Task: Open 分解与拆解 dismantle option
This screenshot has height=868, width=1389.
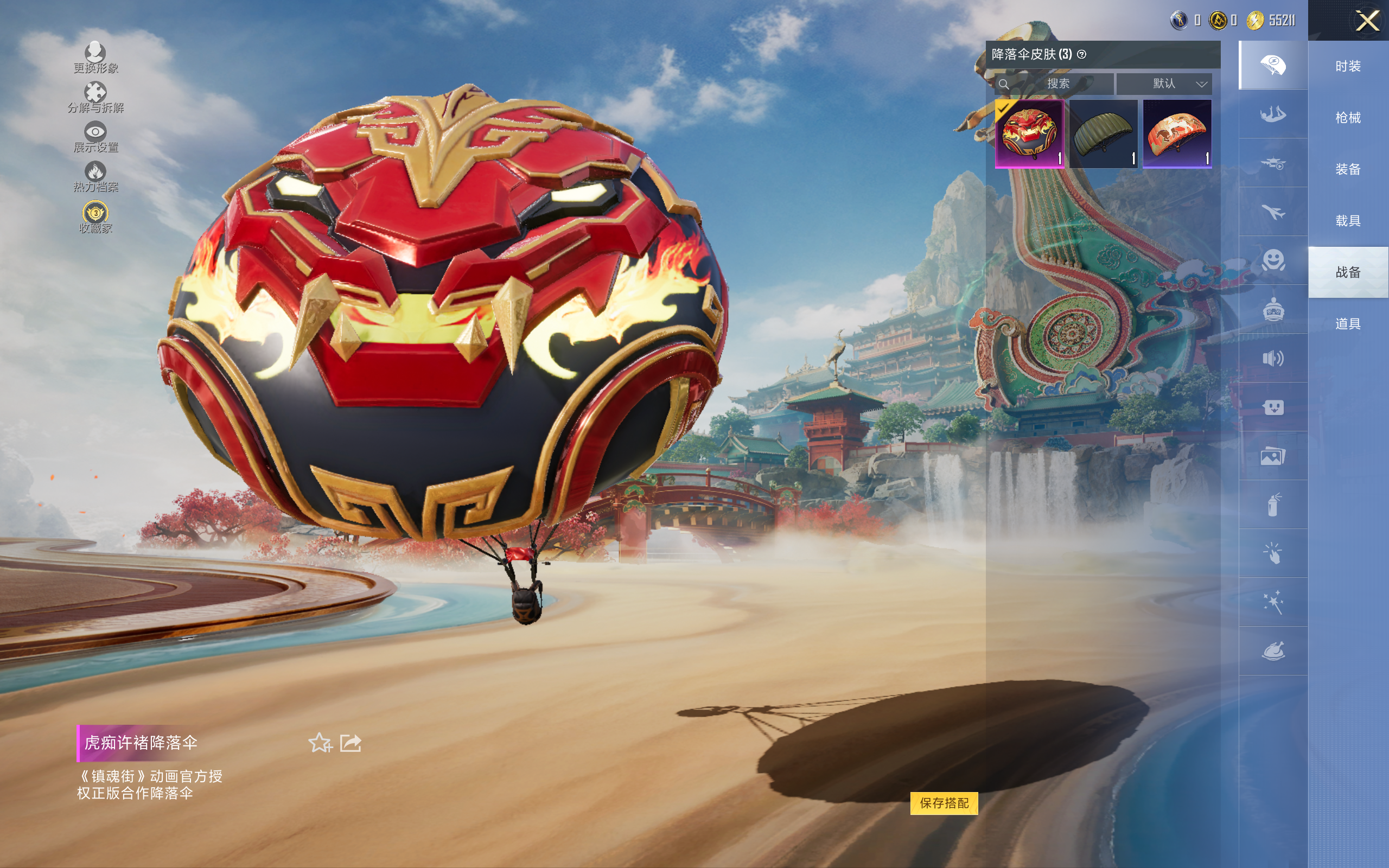Action: [95, 97]
